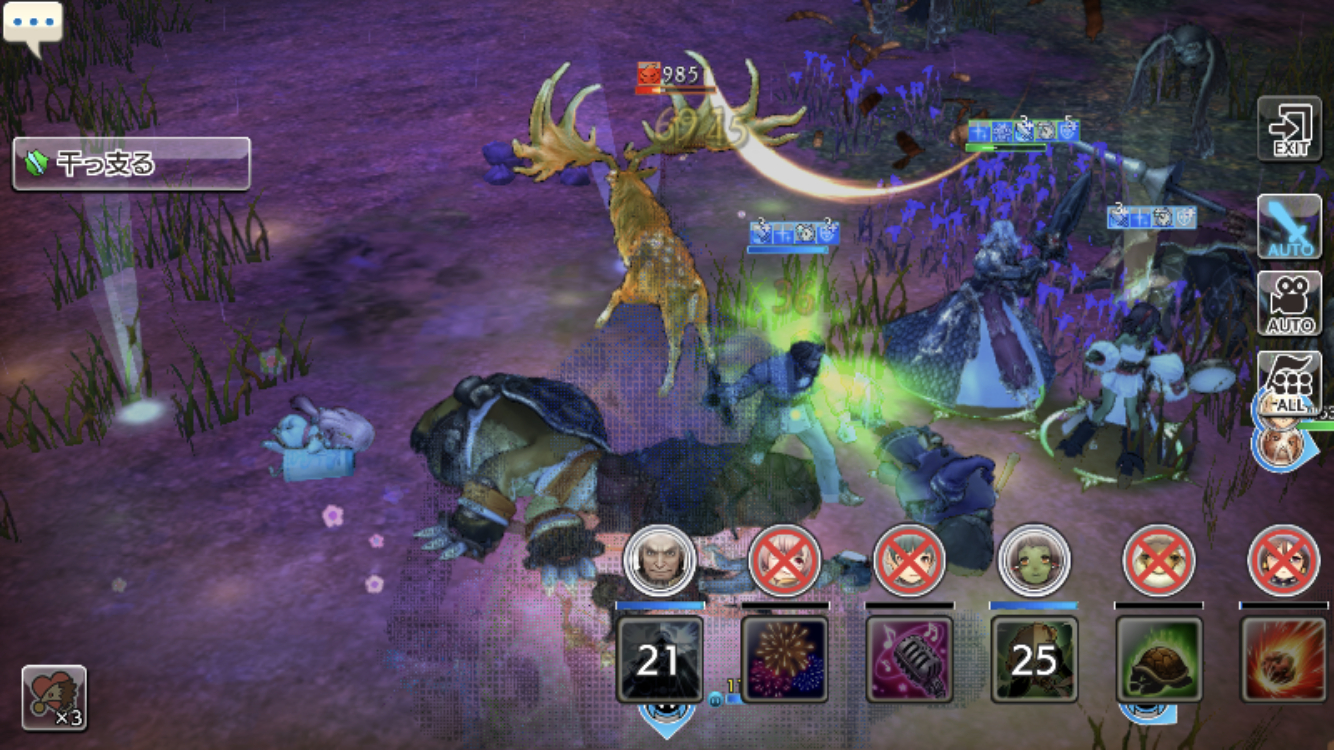
Task: Use the item with x3 count
Action: (x=54, y=697)
